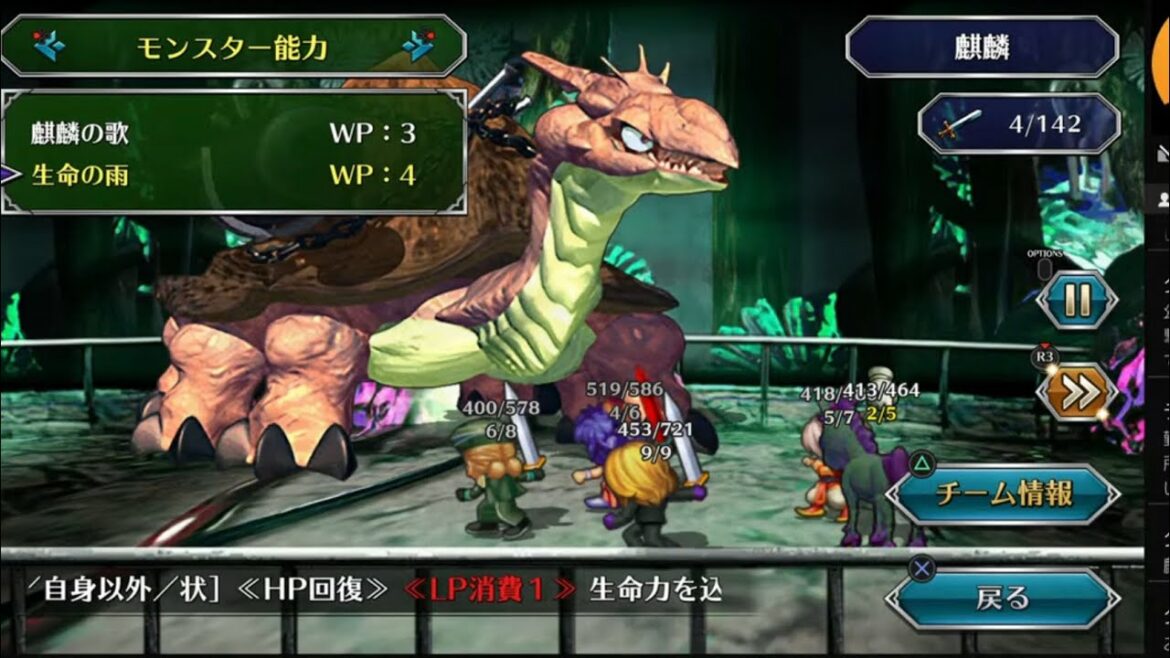Switch to next category with right arrow
The width and height of the screenshot is (1170, 658).
tap(419, 47)
